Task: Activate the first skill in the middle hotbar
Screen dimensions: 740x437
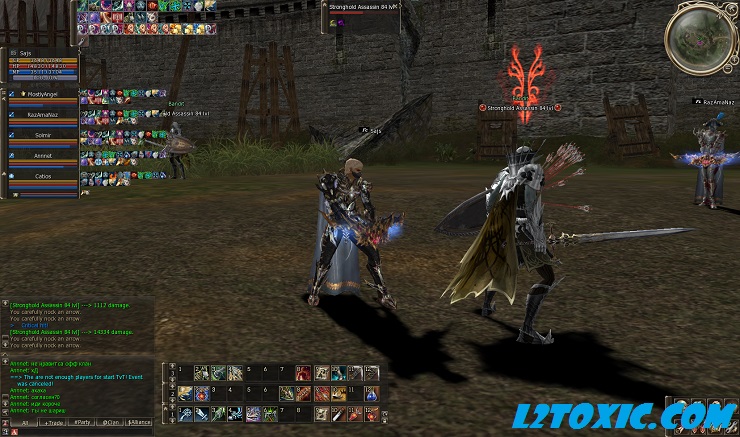Action: tap(184, 393)
